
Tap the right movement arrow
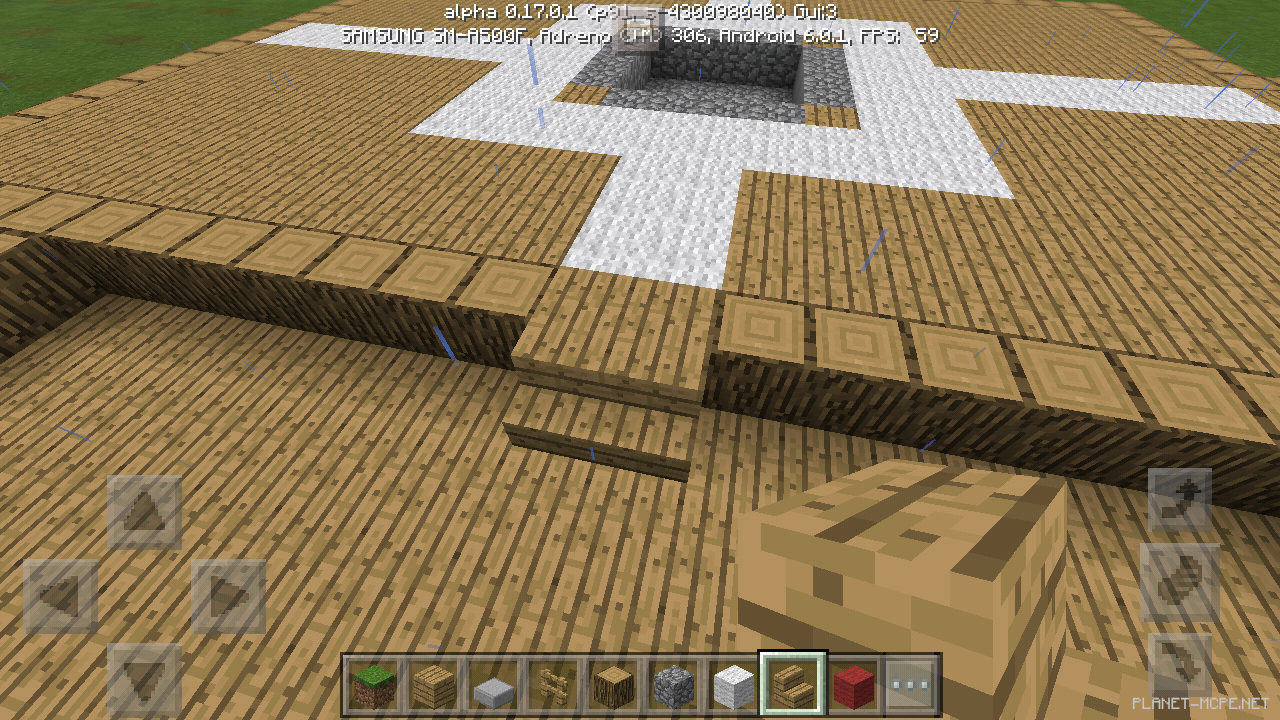(x=228, y=594)
